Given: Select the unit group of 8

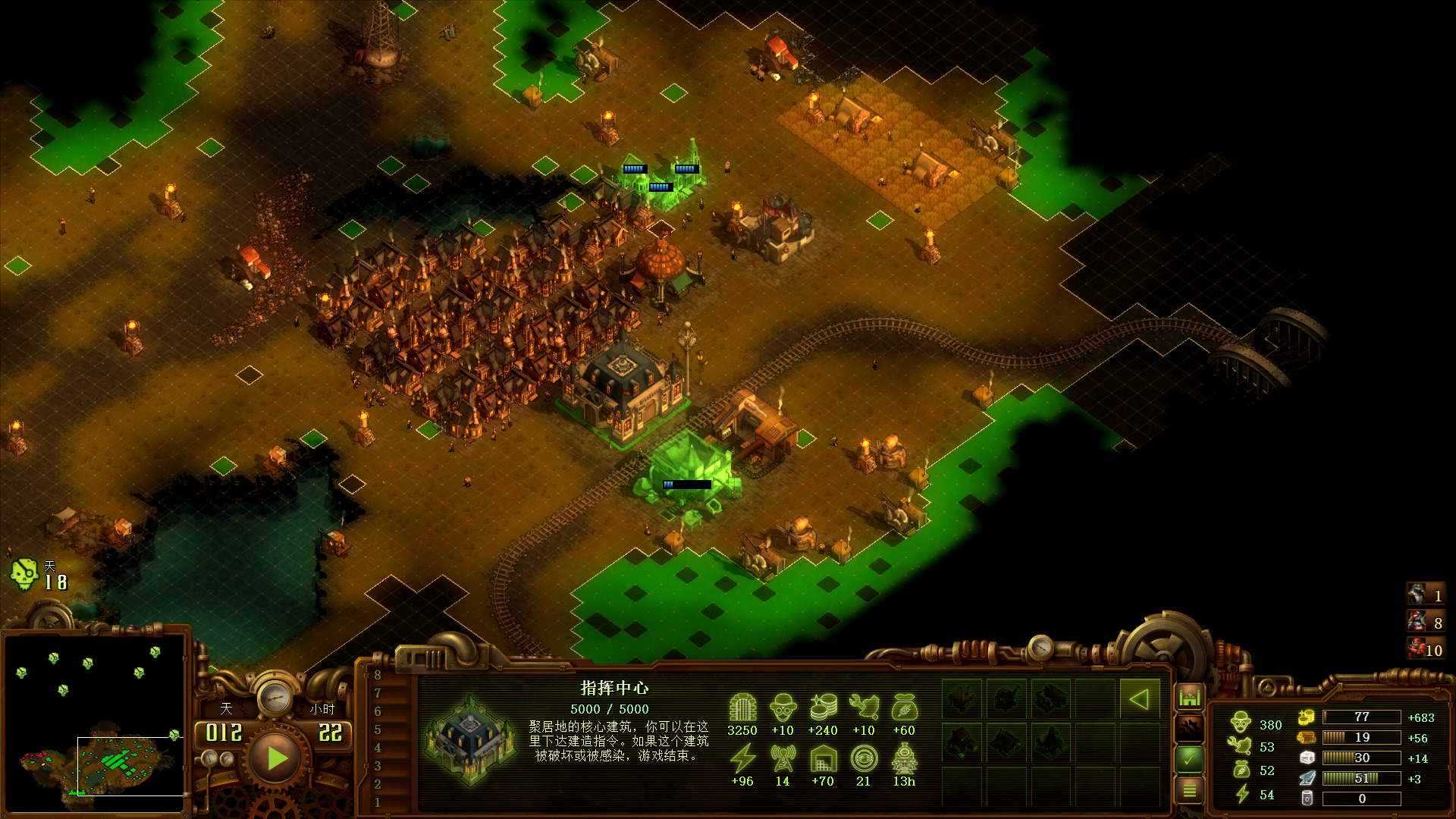Looking at the screenshot, I should coord(1425,623).
